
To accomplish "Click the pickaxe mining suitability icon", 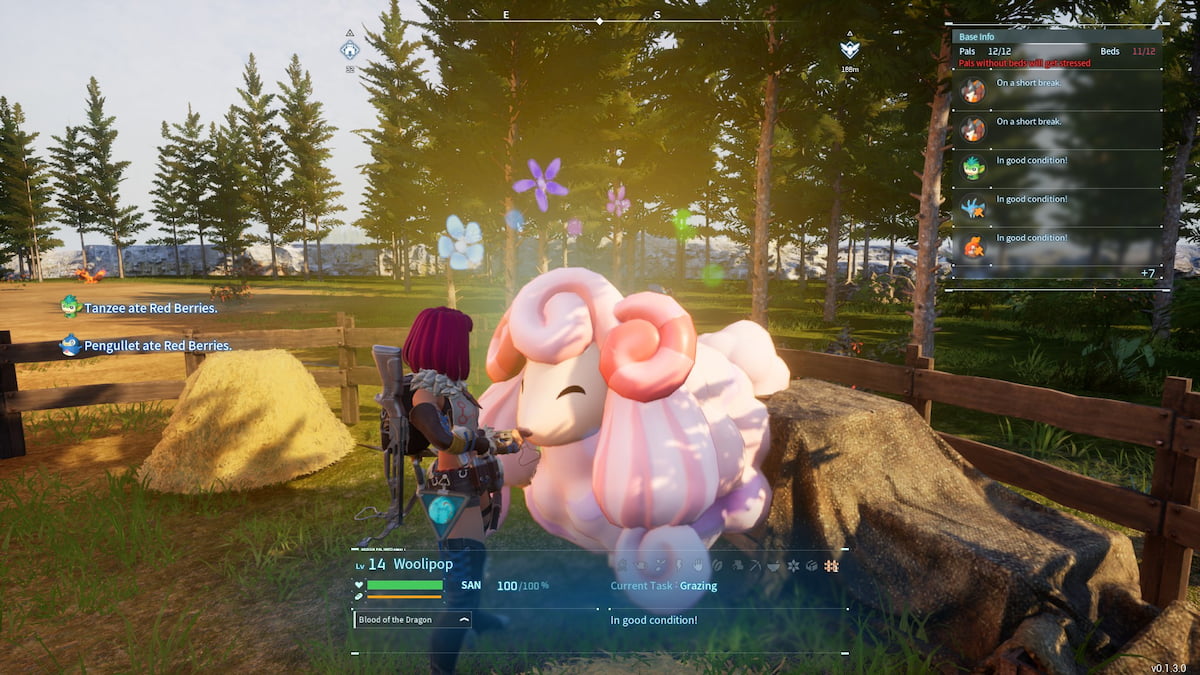I will point(753,565).
